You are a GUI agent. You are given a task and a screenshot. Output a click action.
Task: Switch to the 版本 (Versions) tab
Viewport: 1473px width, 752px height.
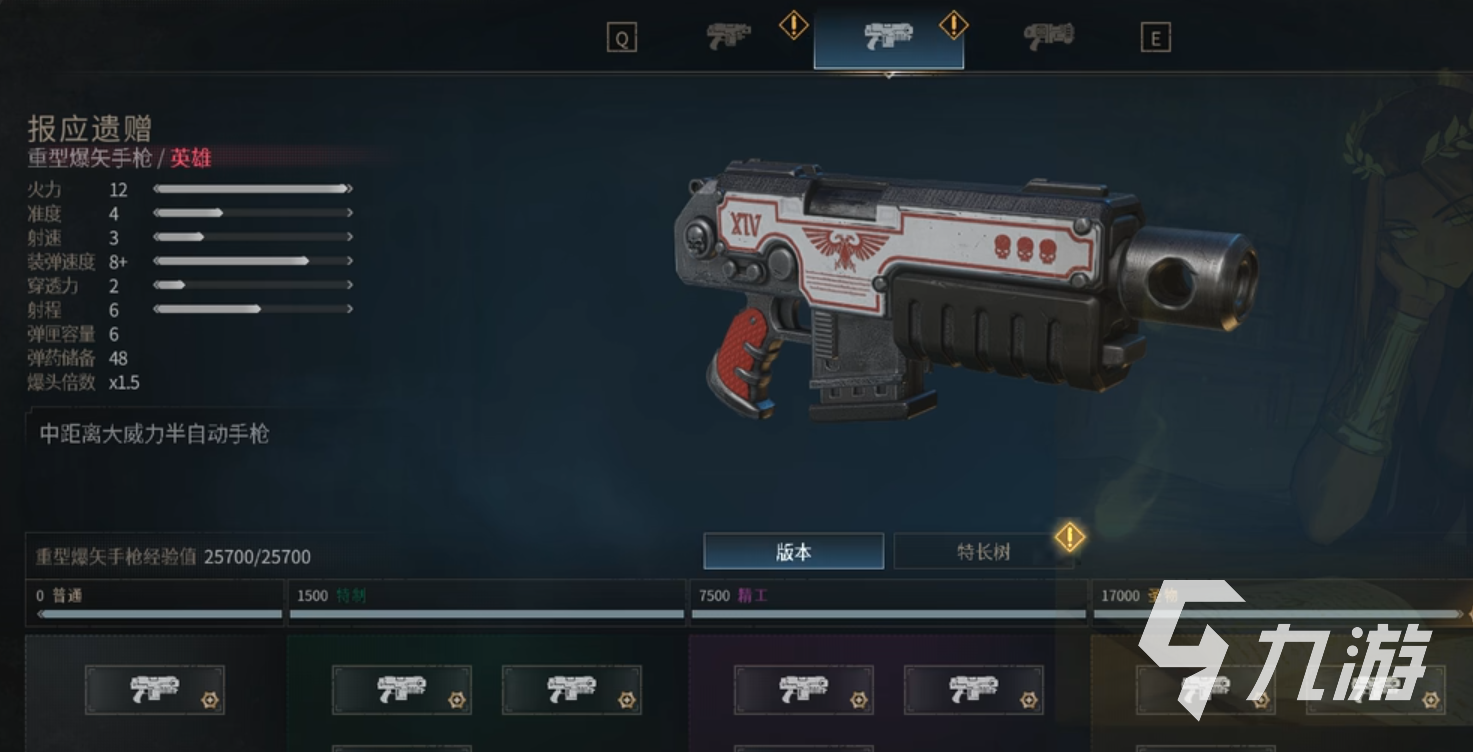tap(793, 551)
